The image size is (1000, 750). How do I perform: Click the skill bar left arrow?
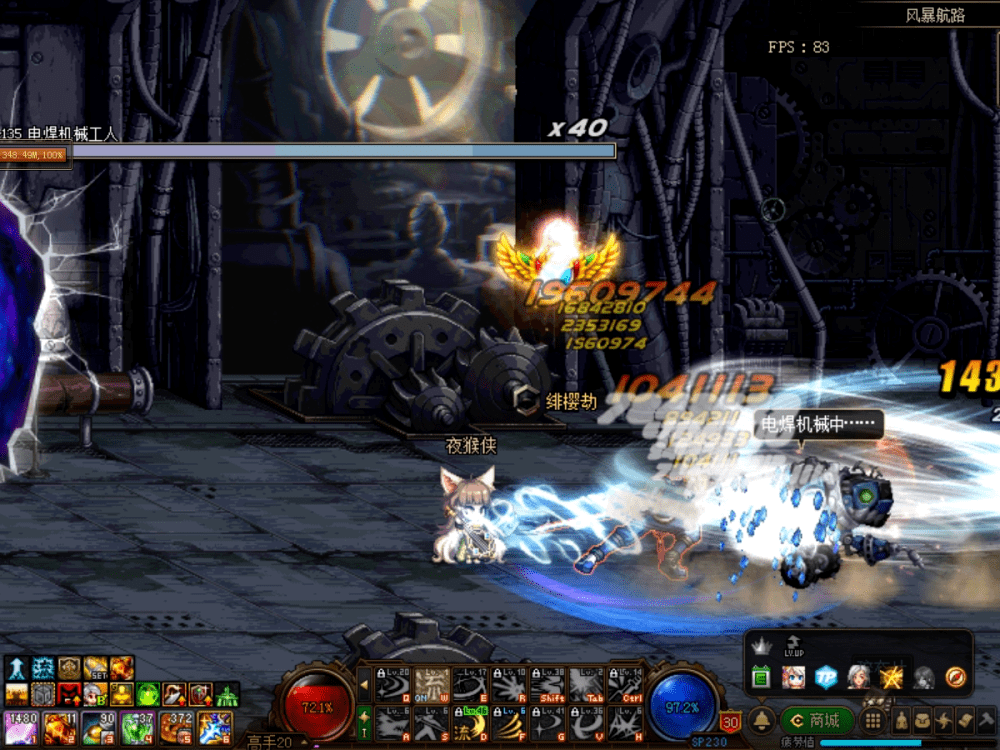coord(364,686)
